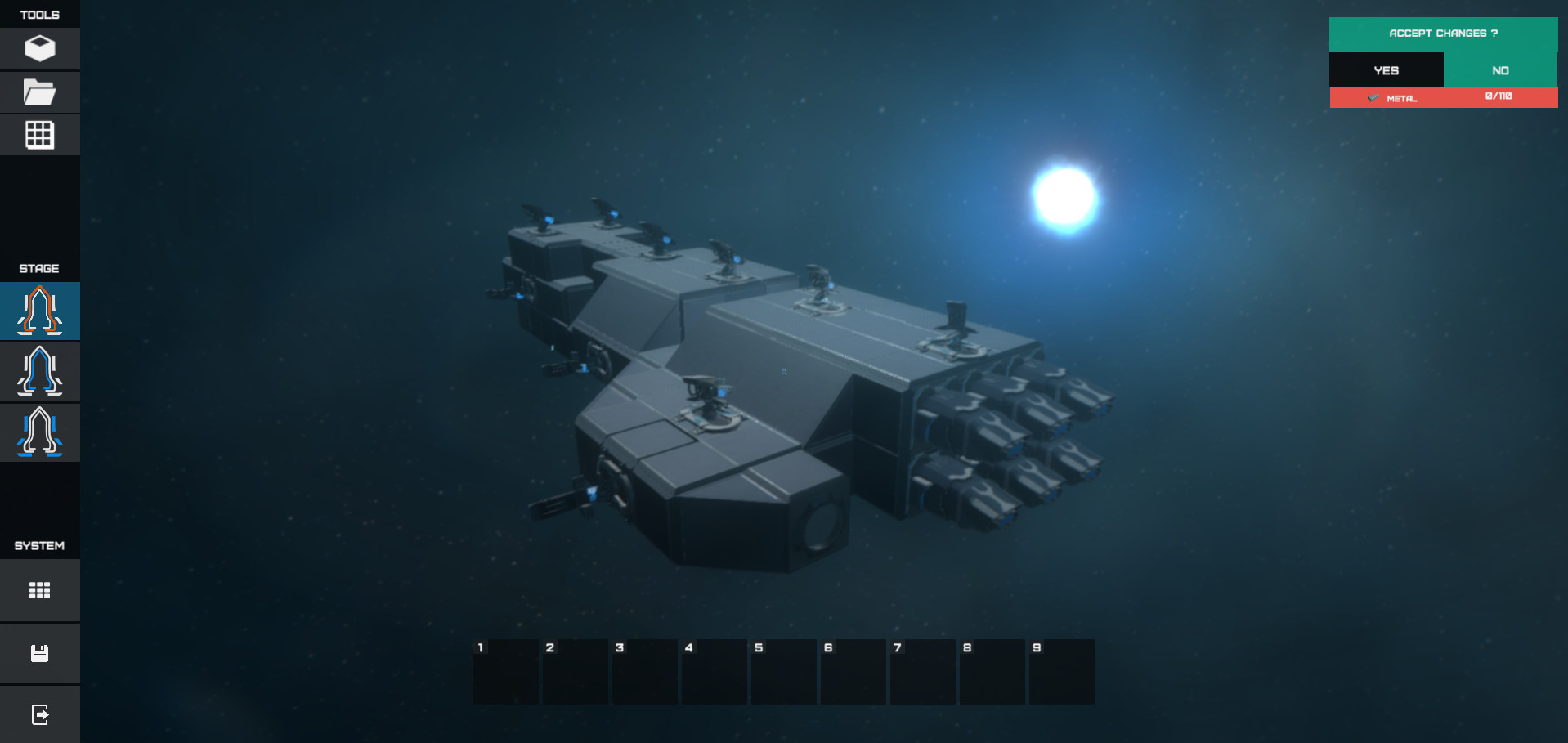The height and width of the screenshot is (743, 1568).
Task: Click the save ship icon
Action: (x=39, y=653)
